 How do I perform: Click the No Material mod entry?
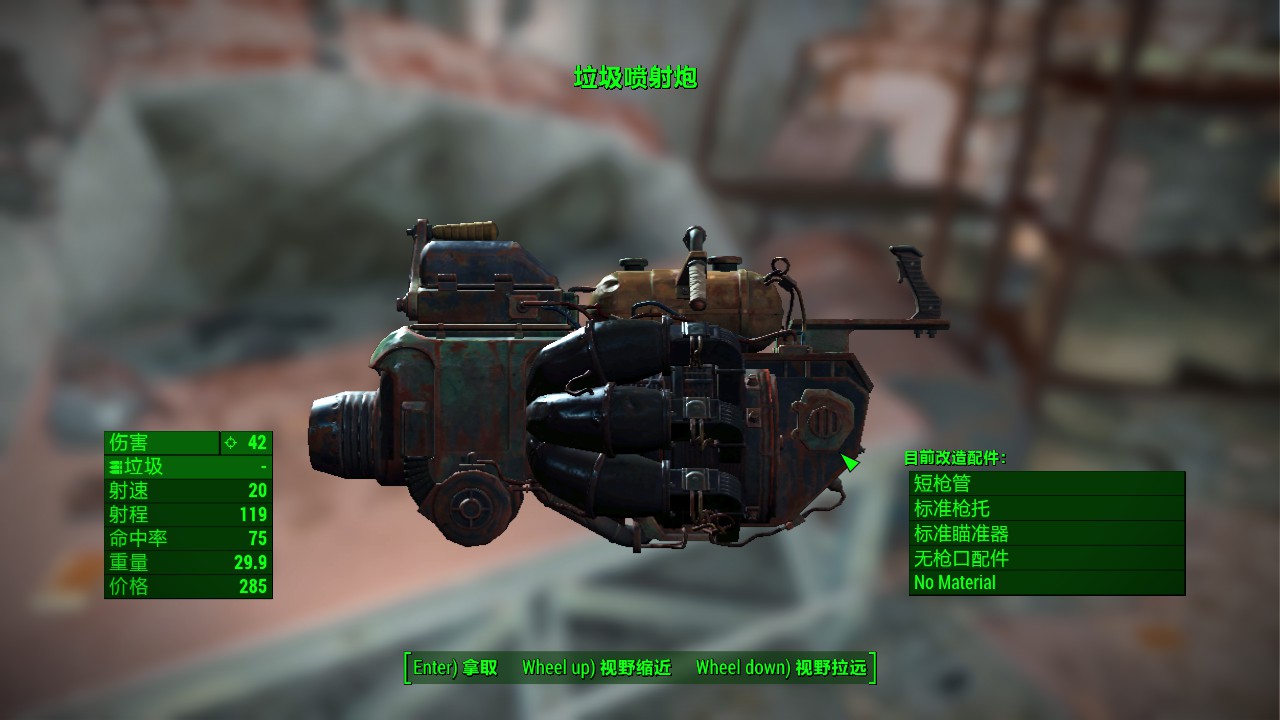click(1046, 582)
